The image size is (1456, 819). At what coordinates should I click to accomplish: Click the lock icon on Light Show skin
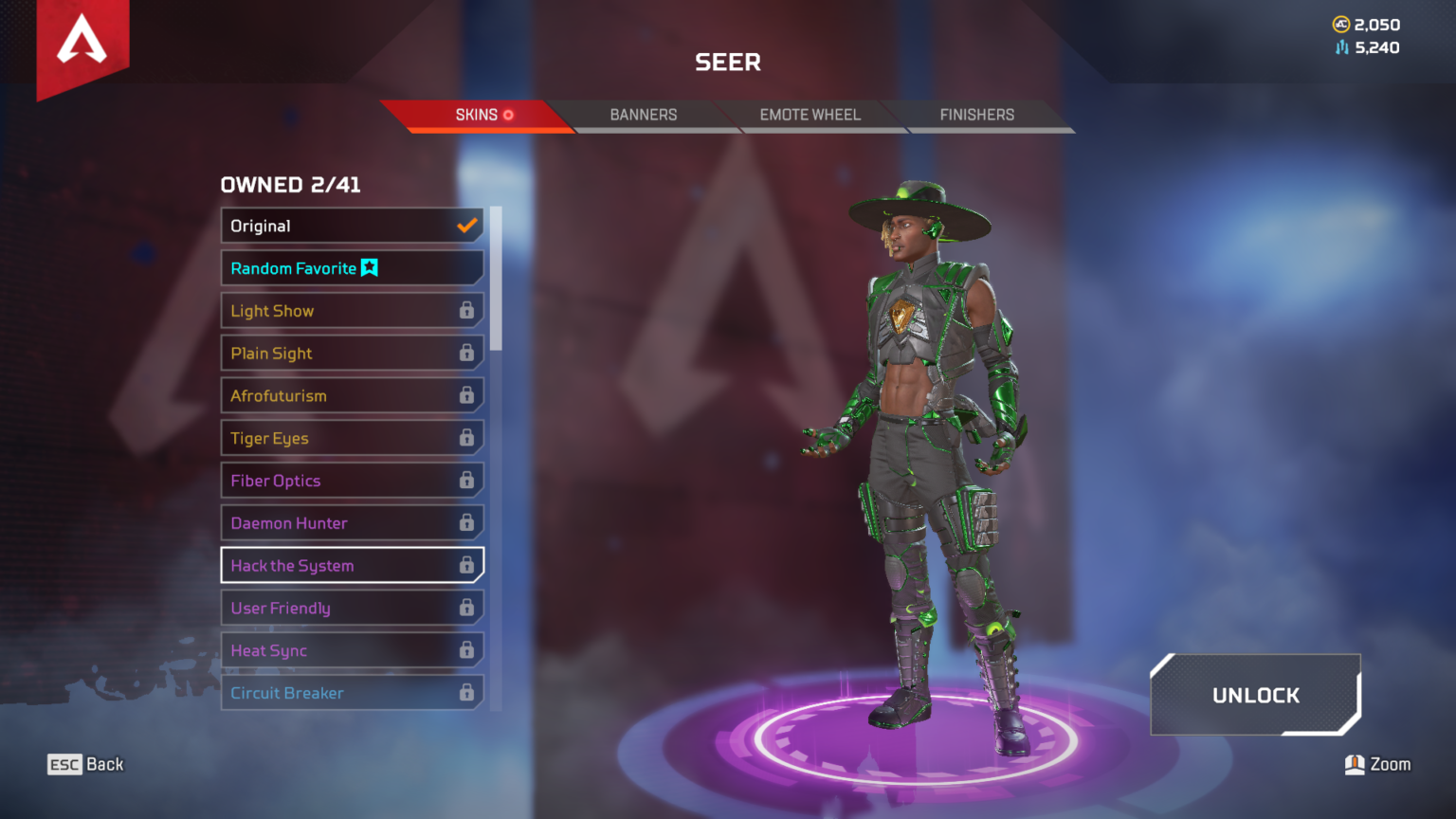click(468, 310)
